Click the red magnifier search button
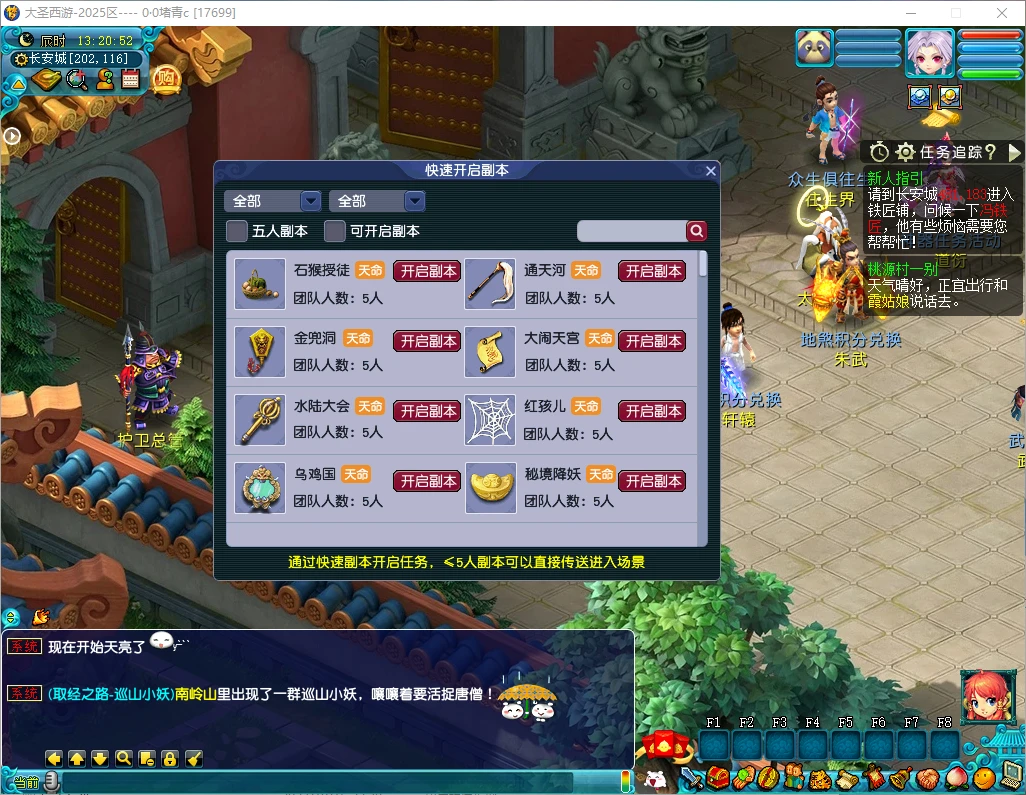The height and width of the screenshot is (795, 1026). pos(697,231)
